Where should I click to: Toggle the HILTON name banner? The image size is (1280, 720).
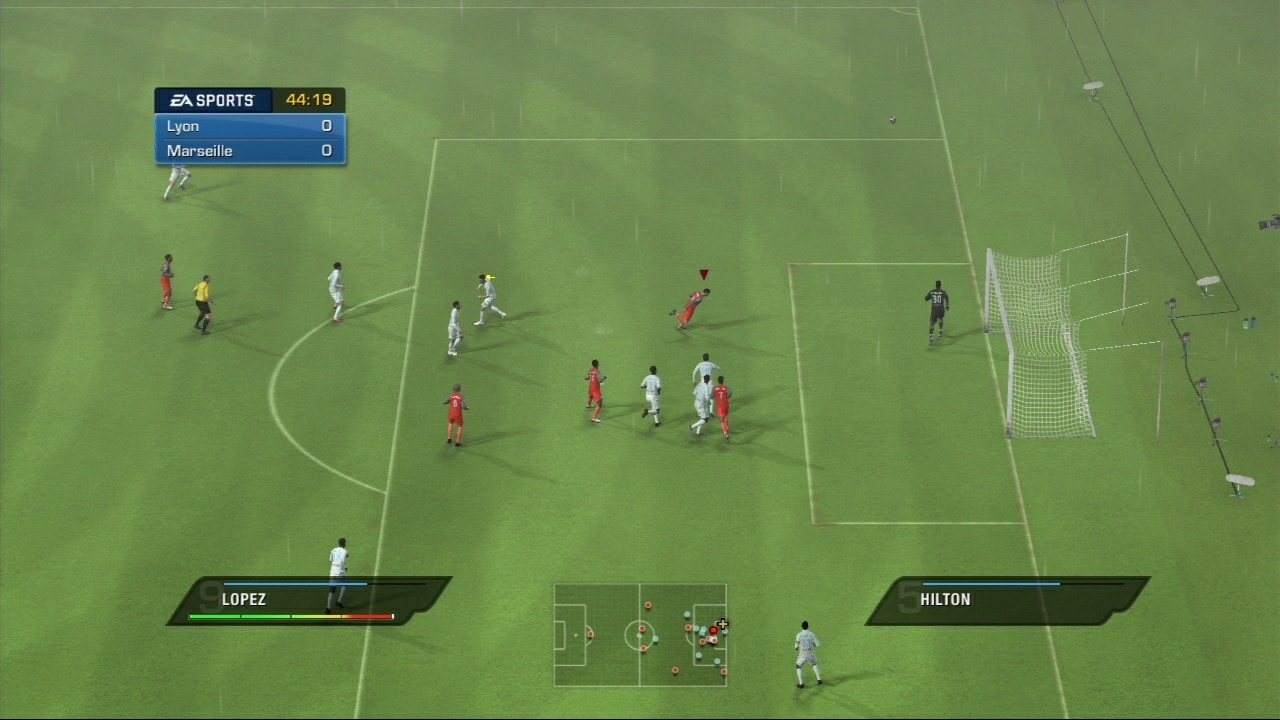[944, 599]
